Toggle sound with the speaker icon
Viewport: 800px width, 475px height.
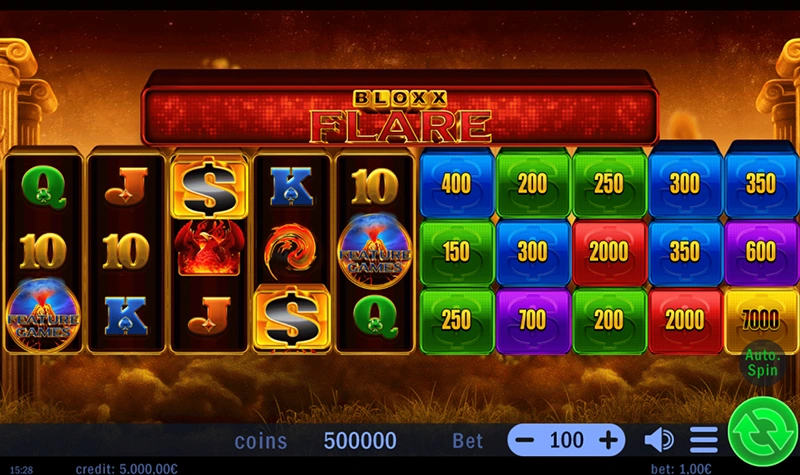(x=658, y=440)
